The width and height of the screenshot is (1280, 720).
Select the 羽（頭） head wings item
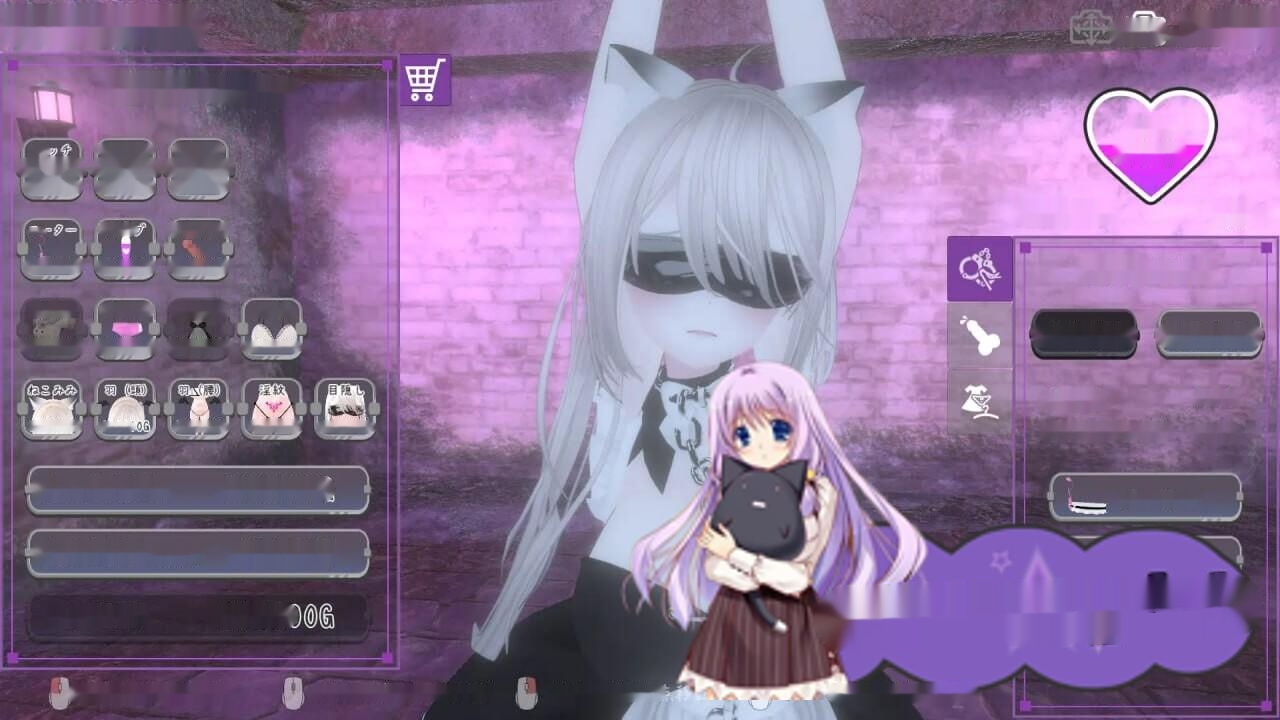click(126, 408)
